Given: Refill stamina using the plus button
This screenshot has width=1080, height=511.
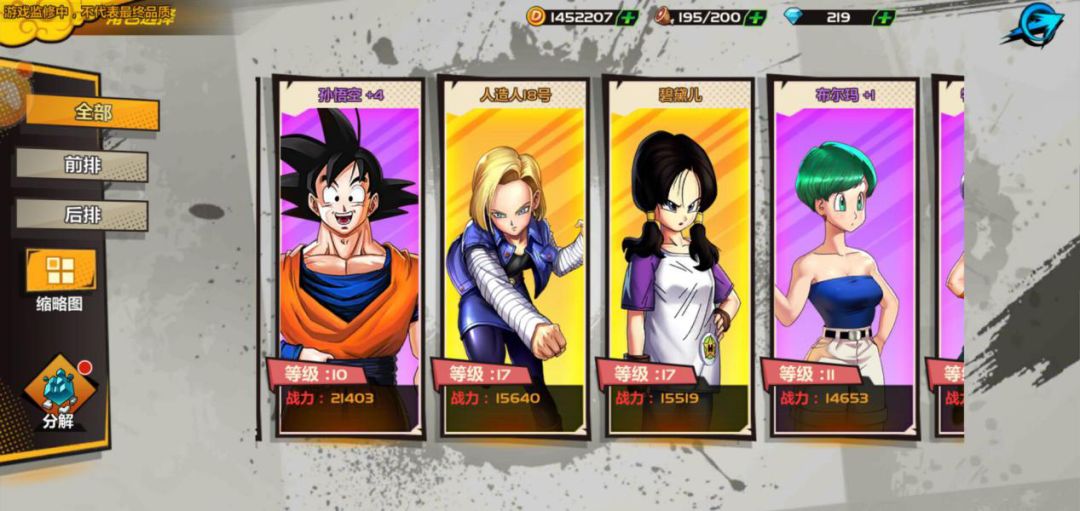Looking at the screenshot, I should [x=756, y=17].
